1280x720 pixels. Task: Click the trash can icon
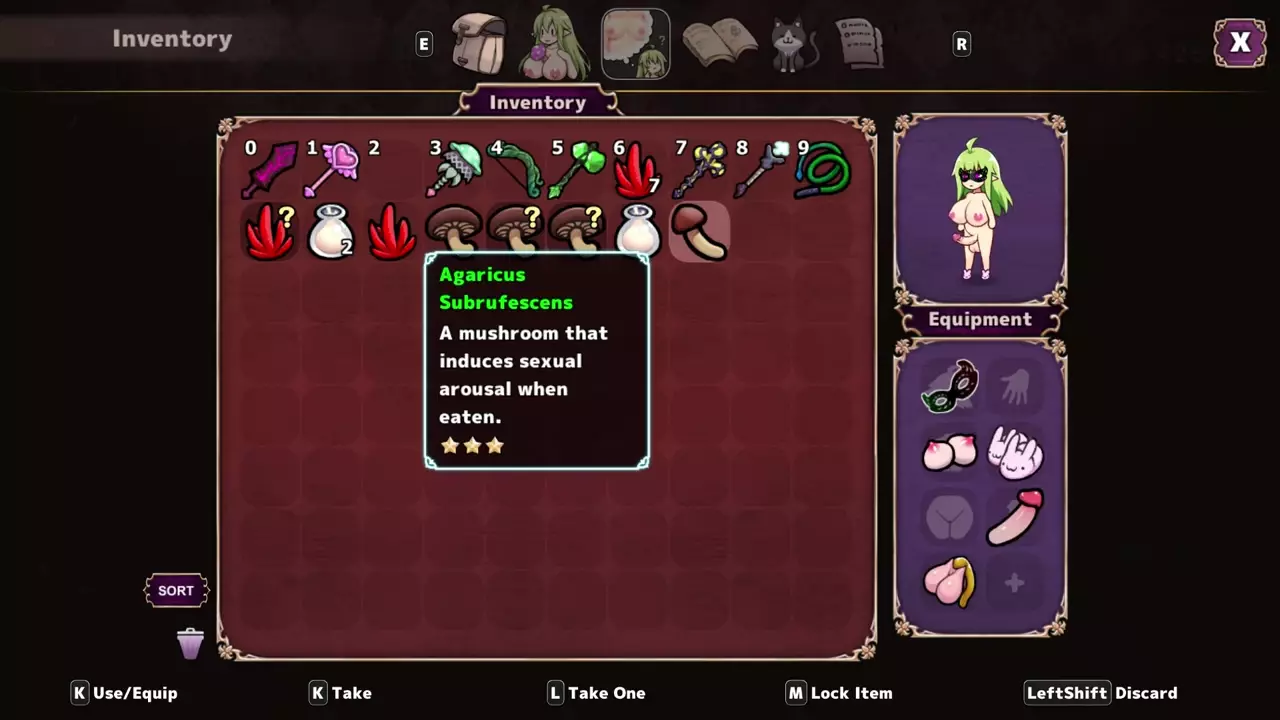(190, 643)
